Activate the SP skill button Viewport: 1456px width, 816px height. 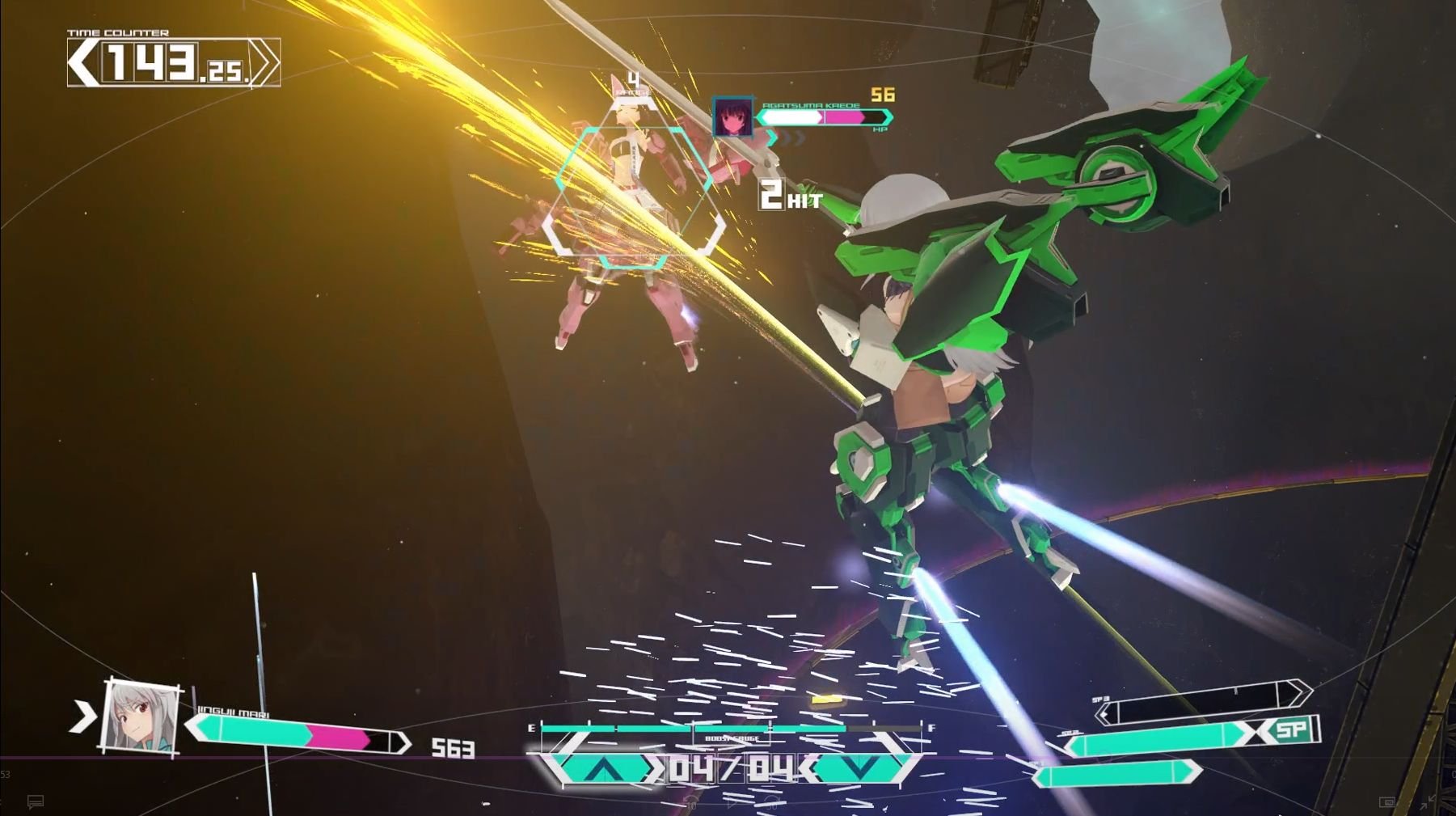point(1291,730)
